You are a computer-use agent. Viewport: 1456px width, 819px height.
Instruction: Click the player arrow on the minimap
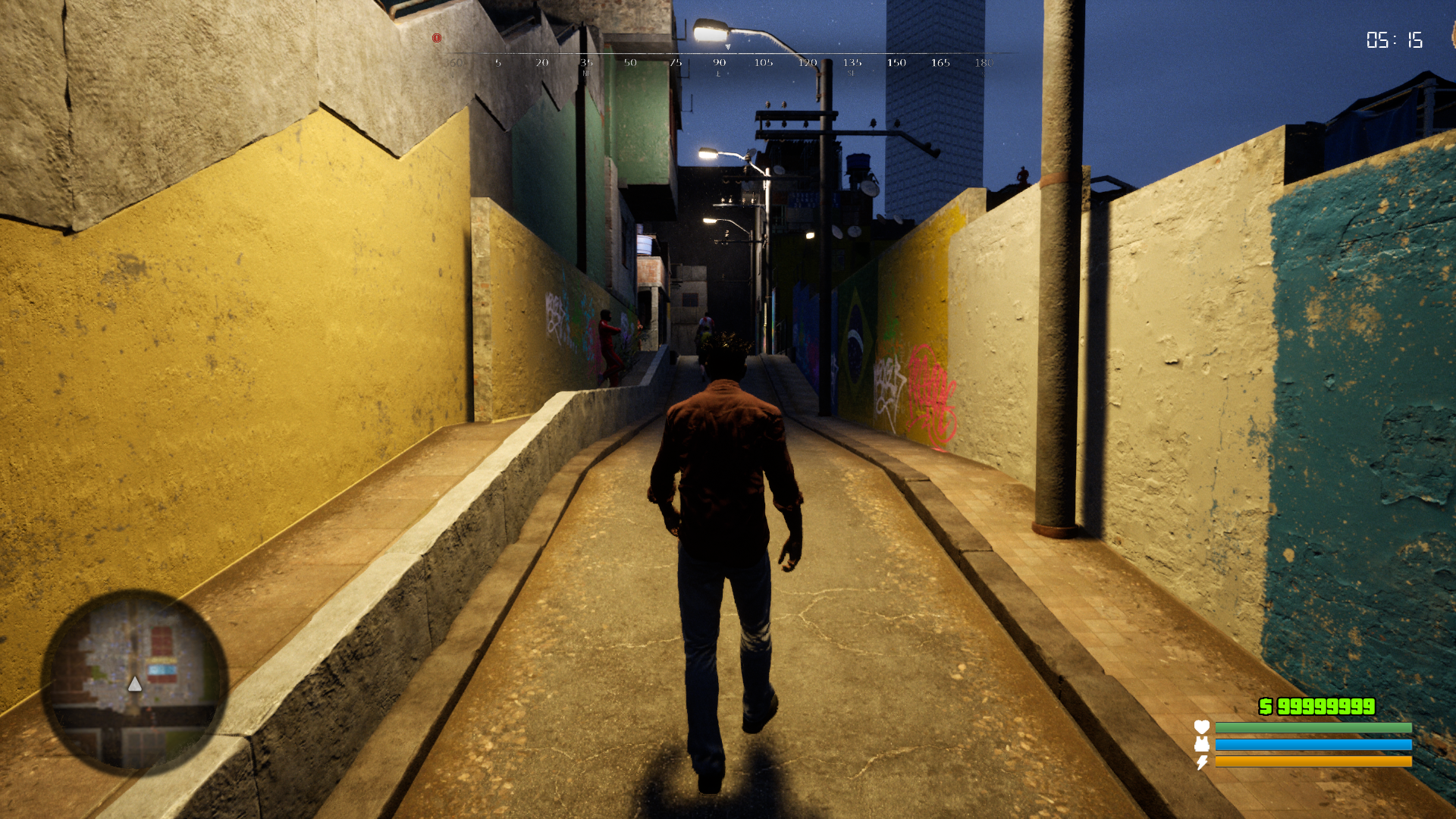click(134, 685)
